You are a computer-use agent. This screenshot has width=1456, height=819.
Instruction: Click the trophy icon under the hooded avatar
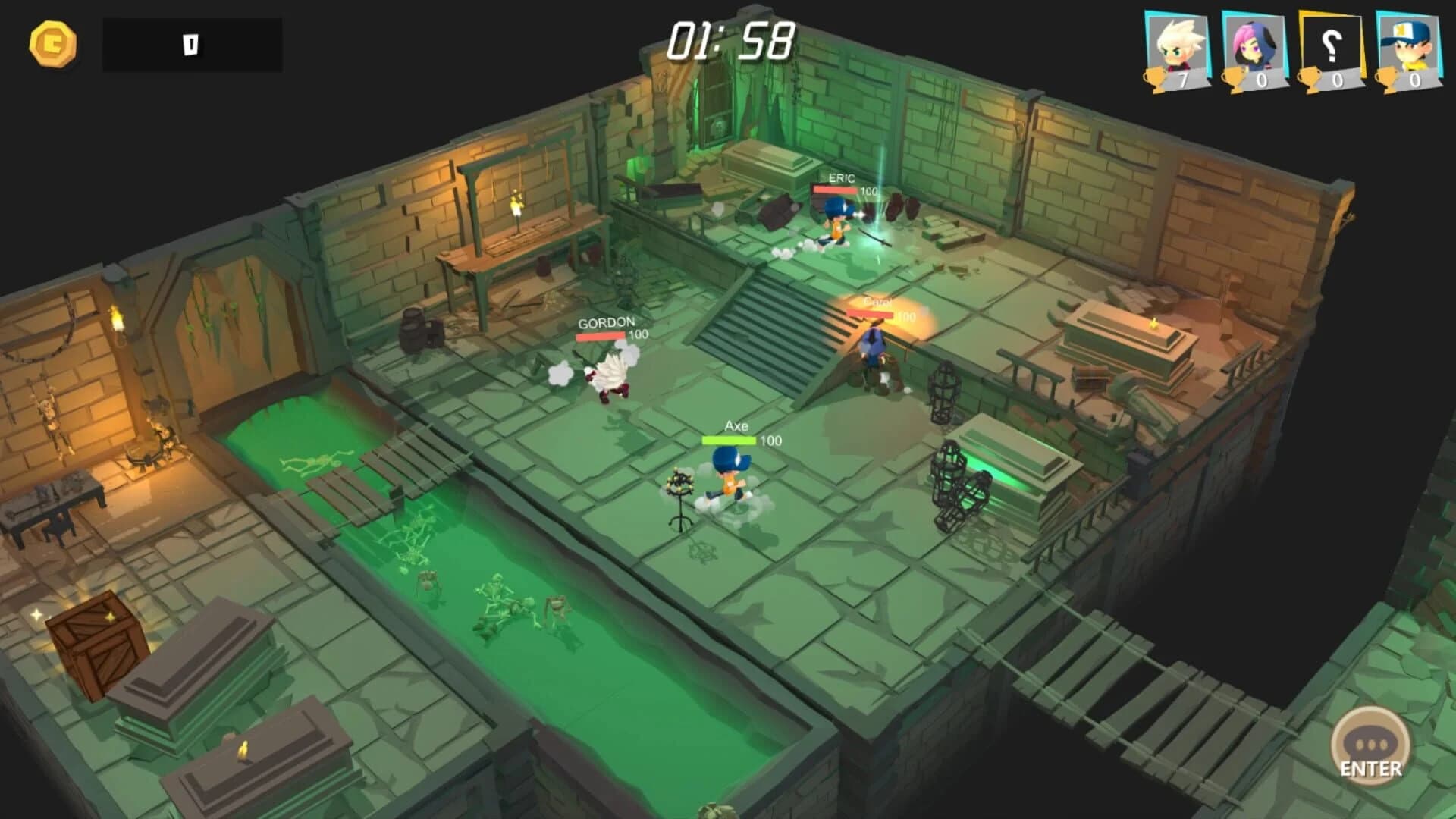[1235, 78]
